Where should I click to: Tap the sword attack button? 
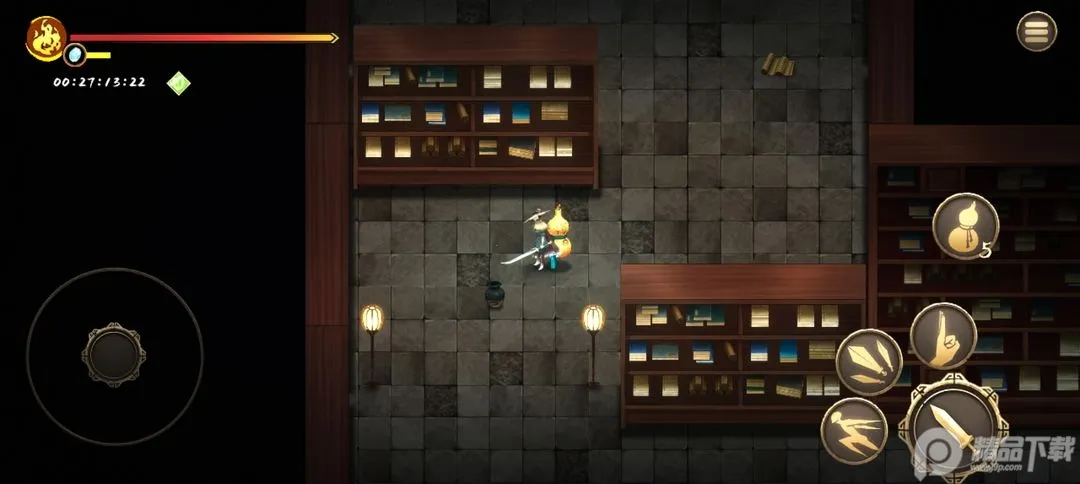[946, 427]
